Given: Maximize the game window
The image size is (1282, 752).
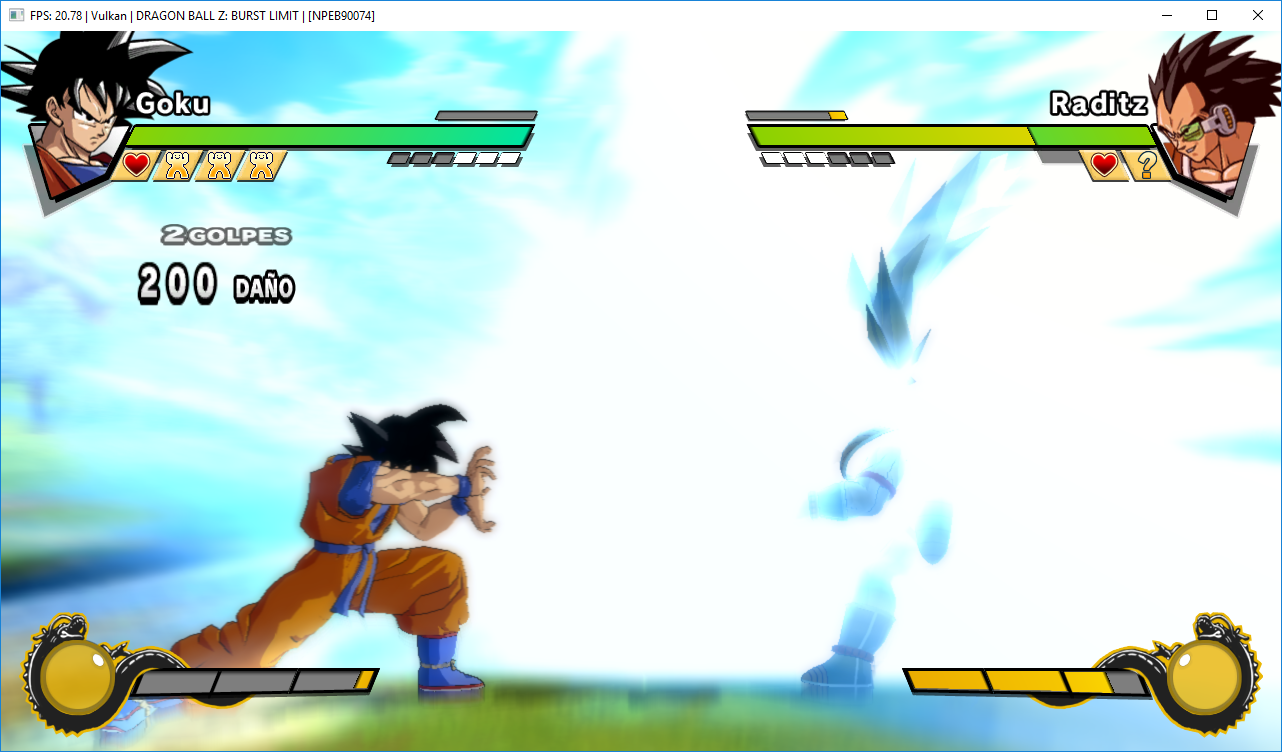Looking at the screenshot, I should [x=1212, y=15].
